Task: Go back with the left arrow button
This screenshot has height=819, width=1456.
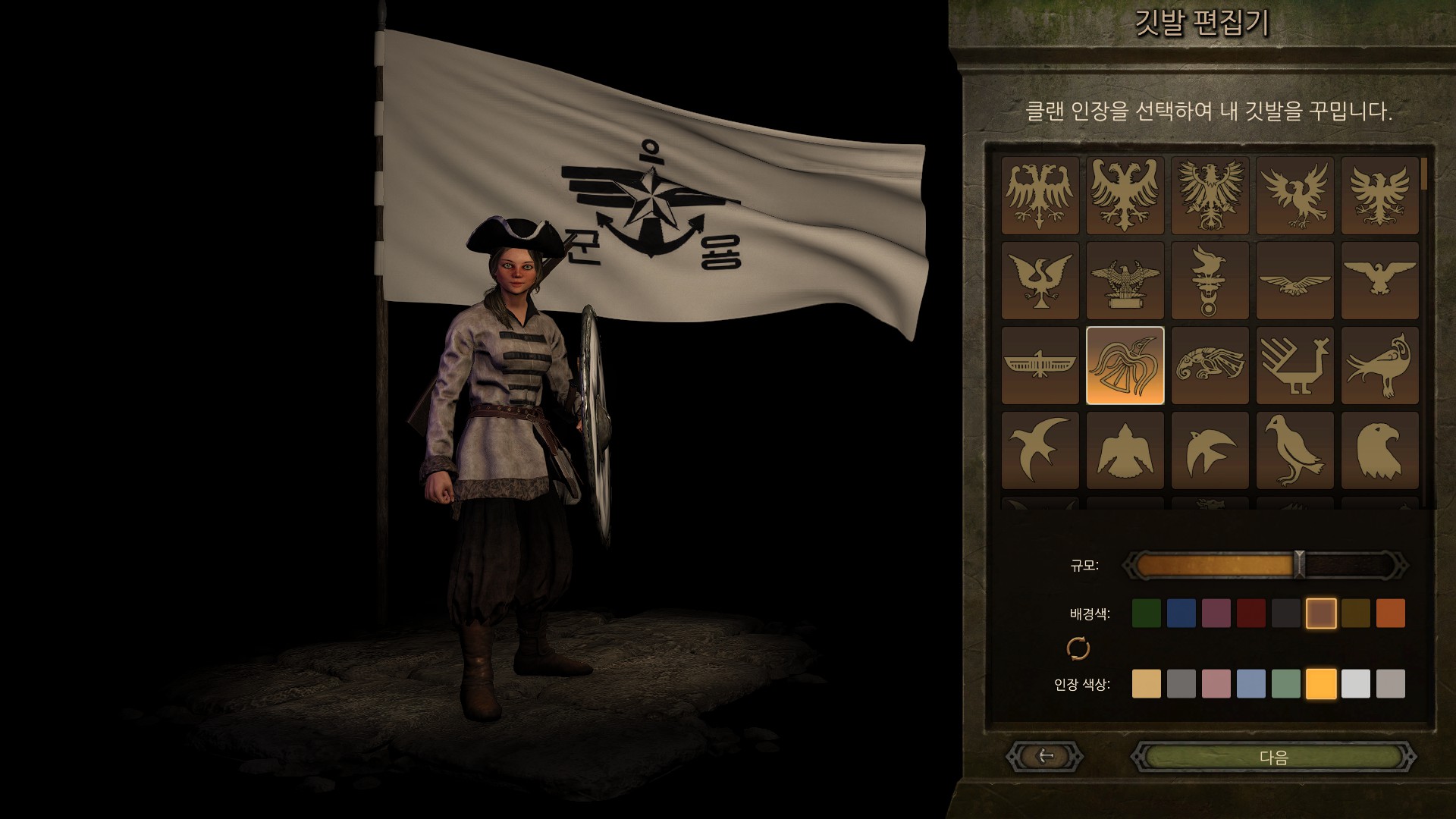Action: point(1046,756)
